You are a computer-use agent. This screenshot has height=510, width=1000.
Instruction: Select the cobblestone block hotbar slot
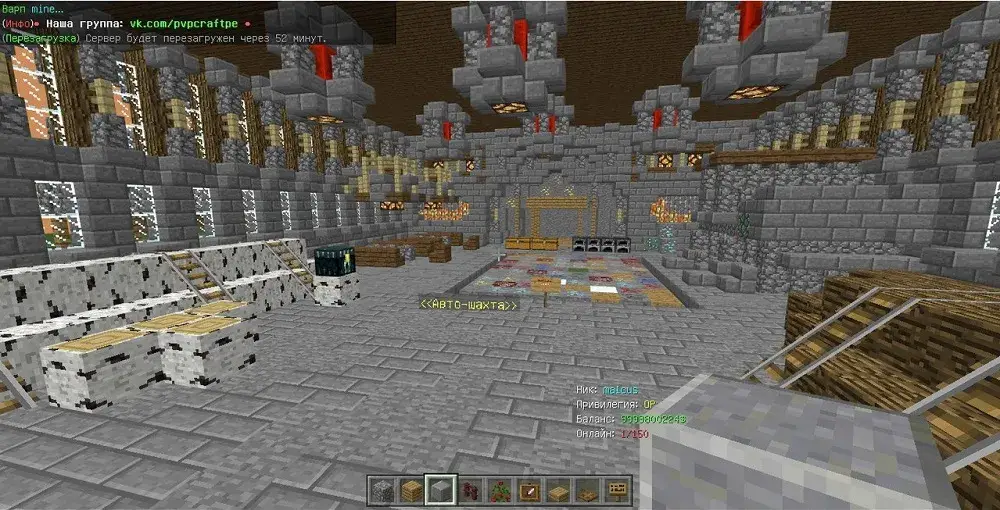click(382, 490)
